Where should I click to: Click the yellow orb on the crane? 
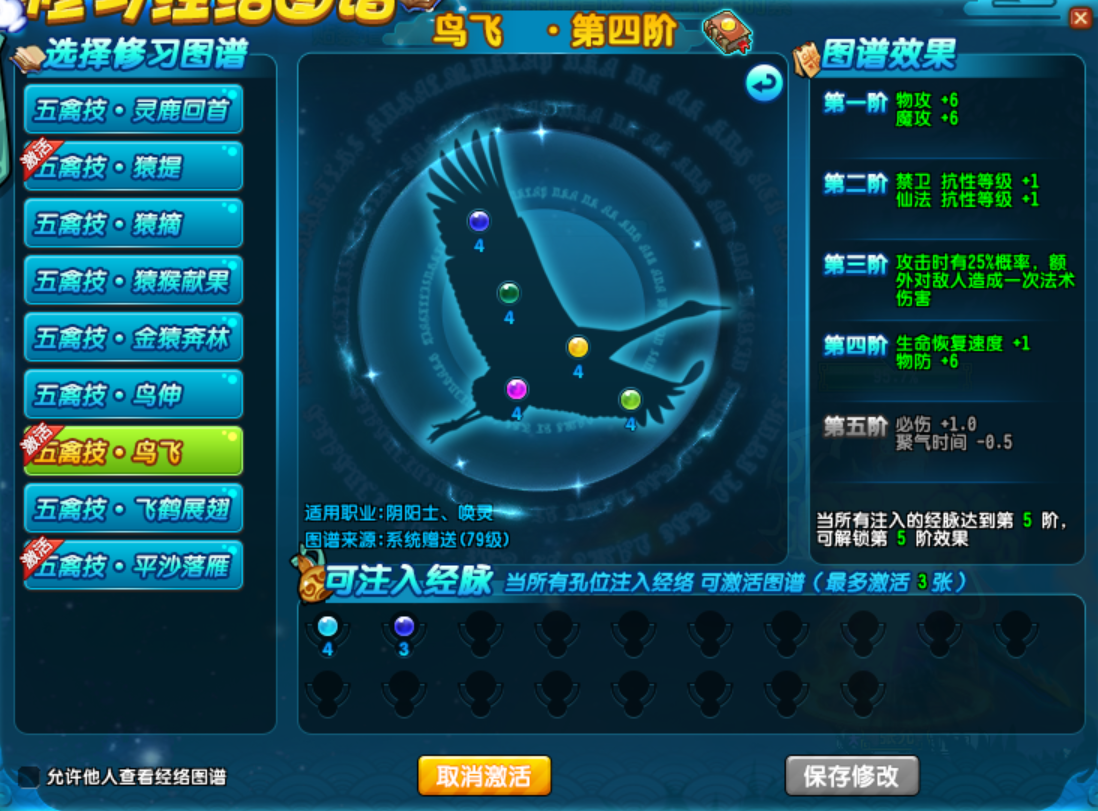(x=578, y=347)
